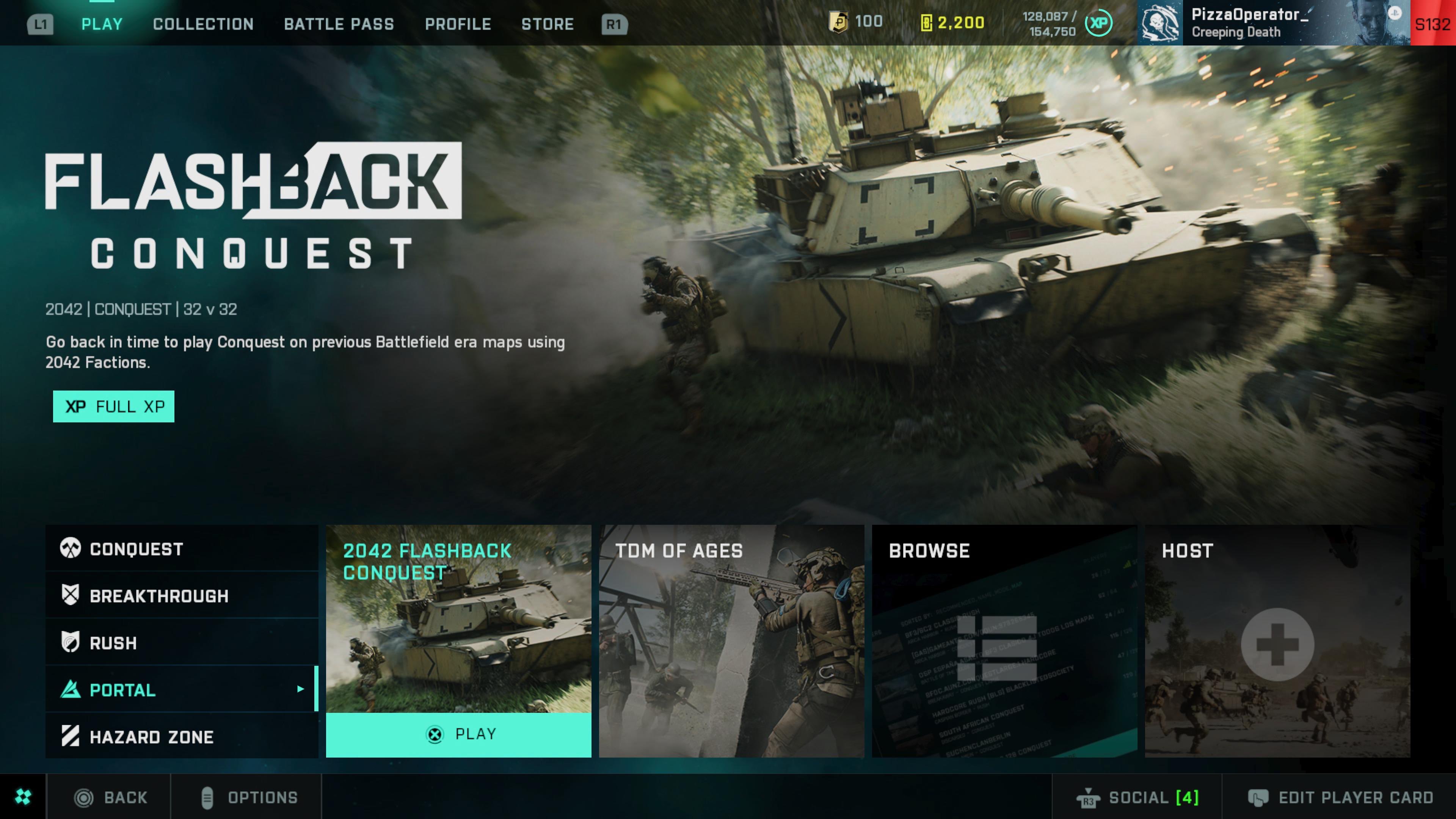This screenshot has width=1456, height=819.
Task: Click the Host plus icon
Action: pyautogui.click(x=1277, y=644)
